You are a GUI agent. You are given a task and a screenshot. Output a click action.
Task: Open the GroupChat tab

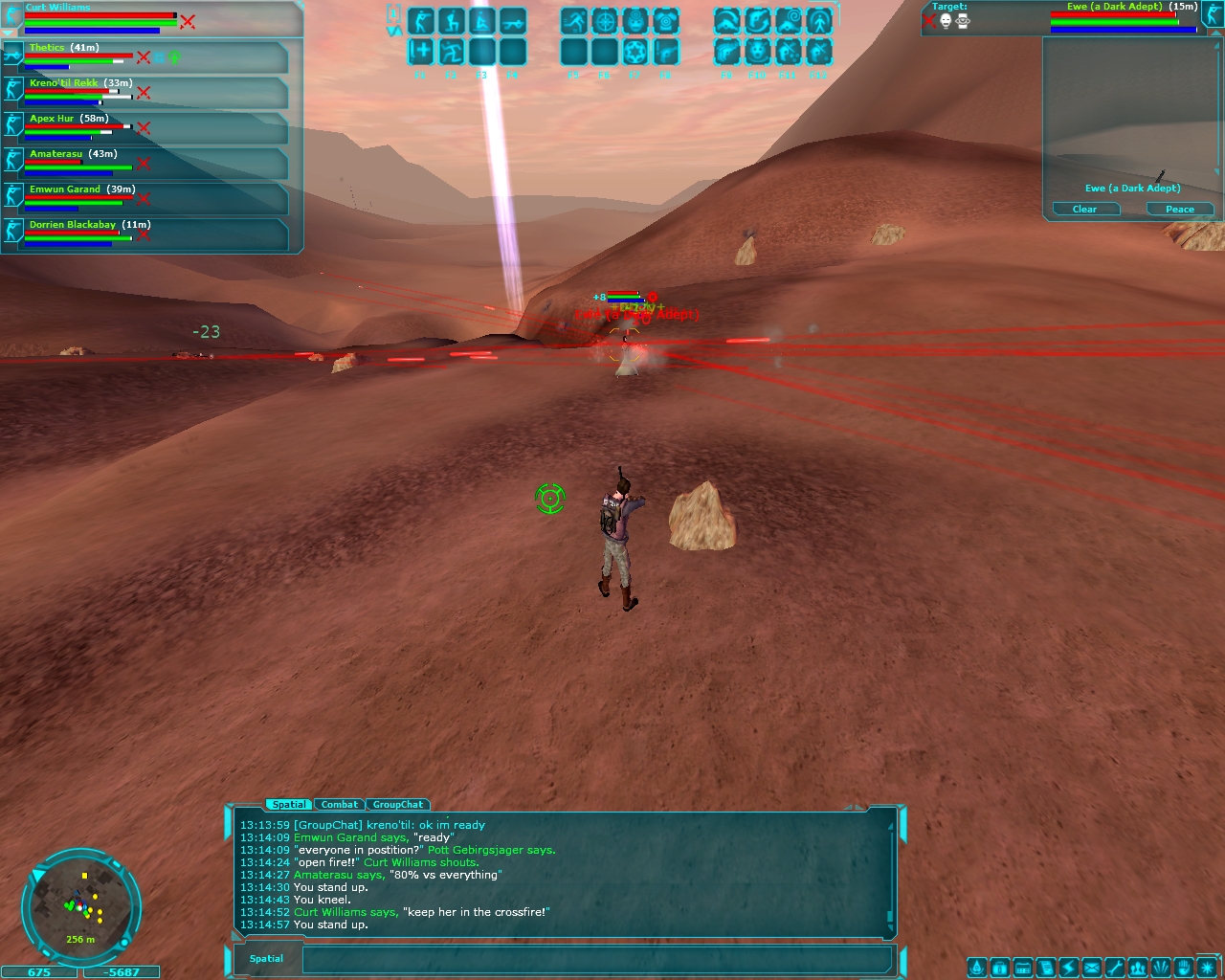click(x=397, y=805)
